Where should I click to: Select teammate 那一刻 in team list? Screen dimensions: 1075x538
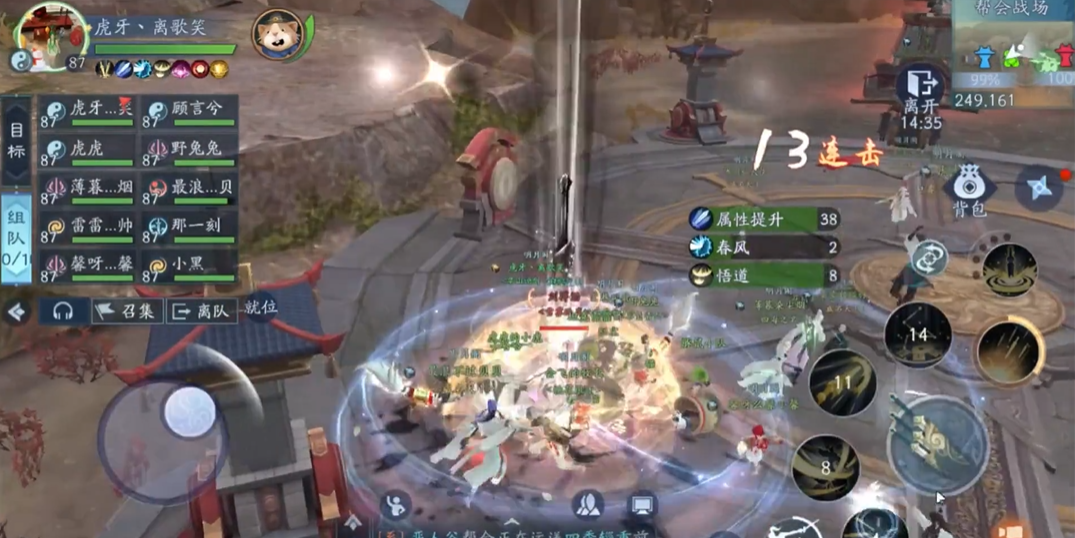[x=189, y=228]
